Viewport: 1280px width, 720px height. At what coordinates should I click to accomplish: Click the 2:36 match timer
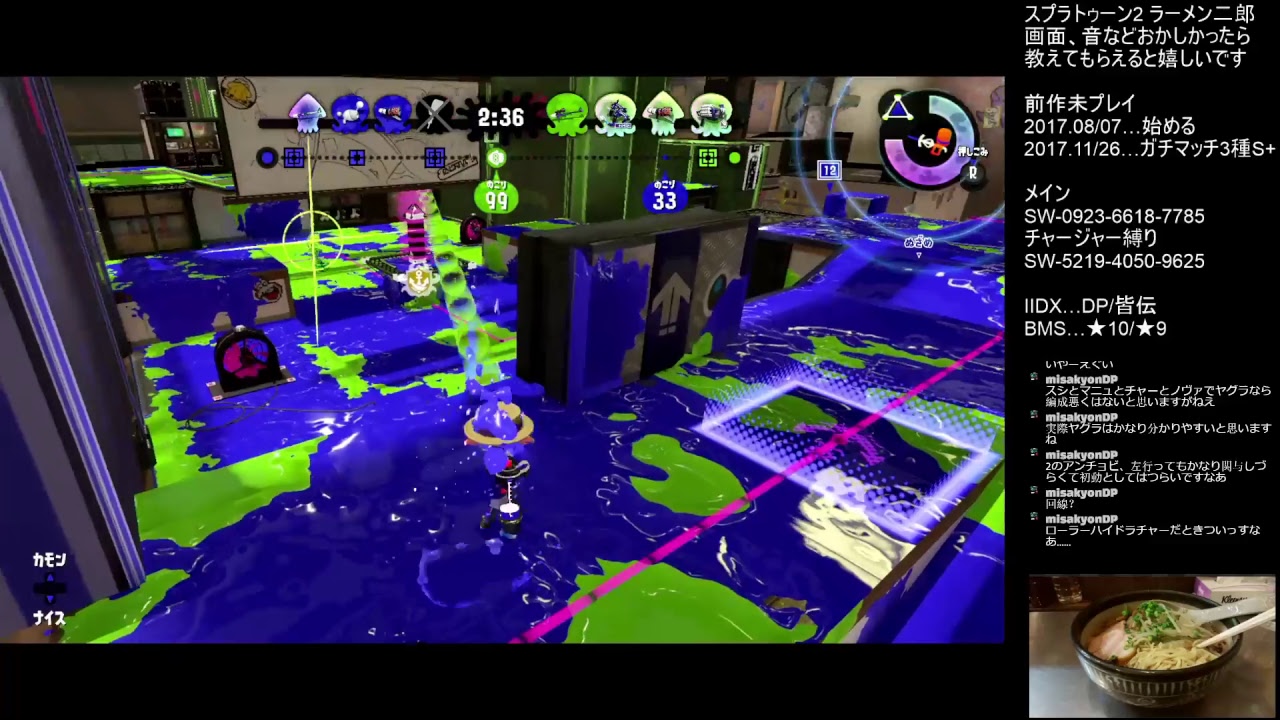500,117
